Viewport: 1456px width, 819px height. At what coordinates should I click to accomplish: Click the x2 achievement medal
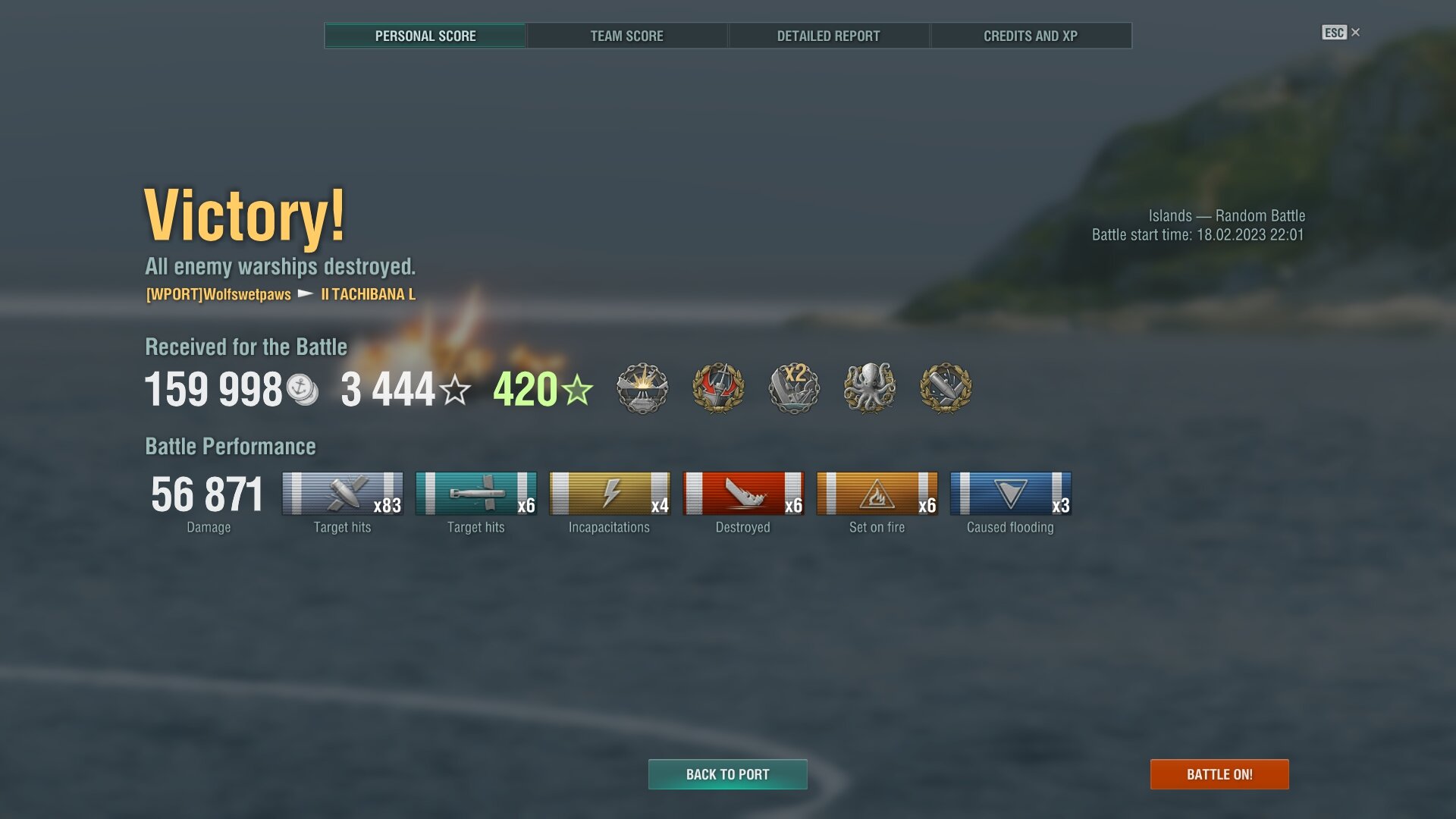(x=794, y=388)
